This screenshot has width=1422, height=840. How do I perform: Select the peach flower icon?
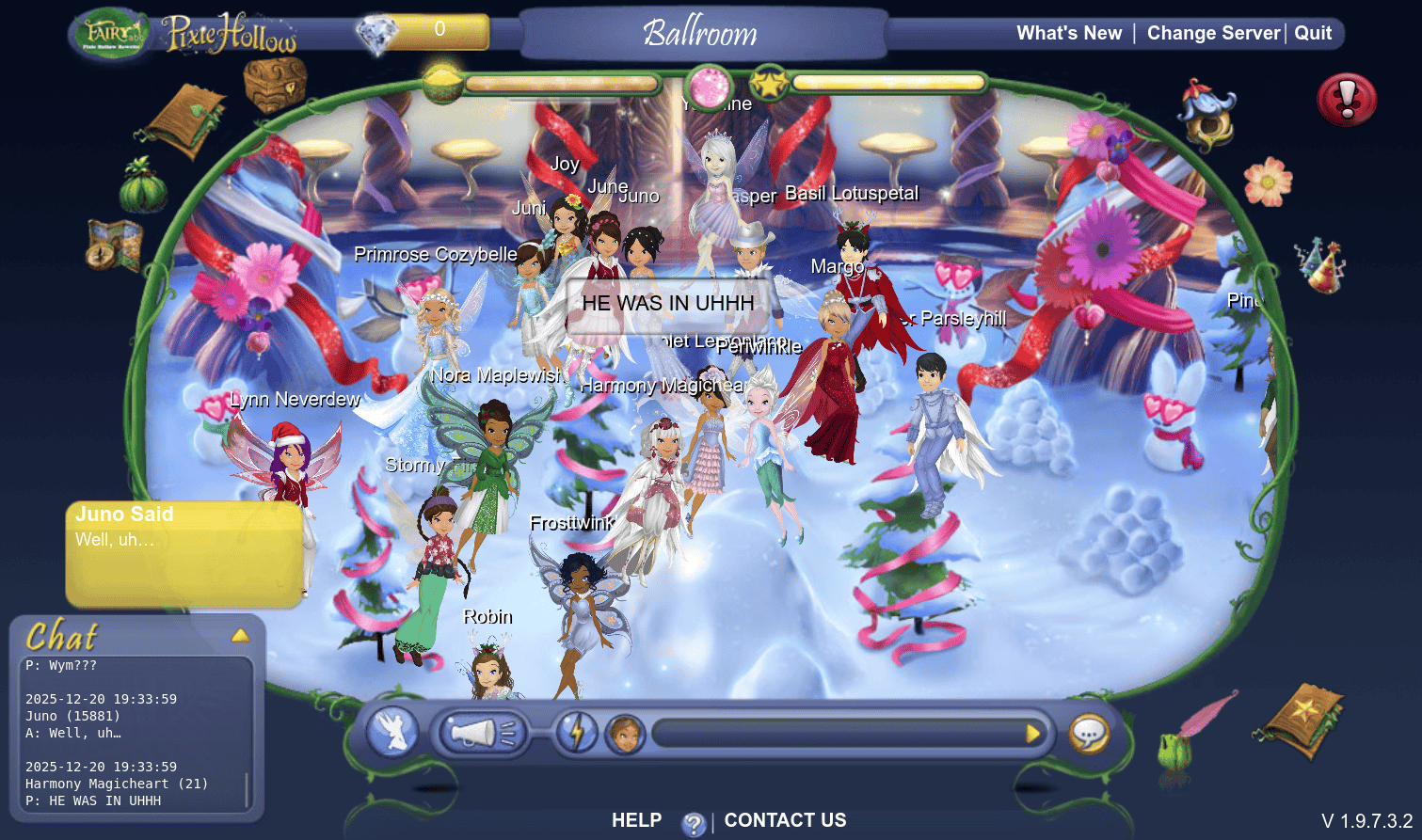pos(1268,182)
